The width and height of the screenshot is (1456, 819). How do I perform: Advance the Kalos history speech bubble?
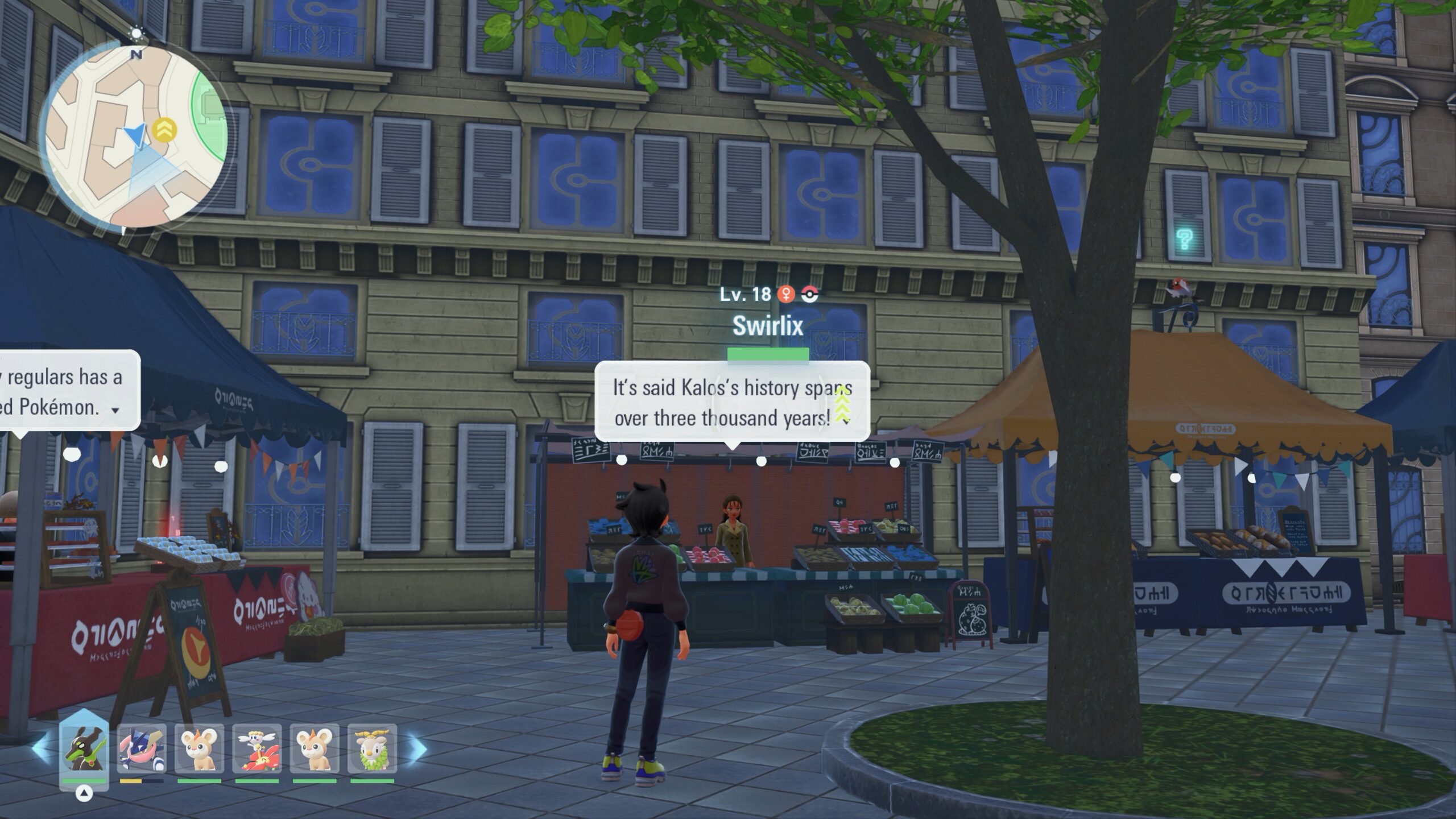[x=846, y=421]
